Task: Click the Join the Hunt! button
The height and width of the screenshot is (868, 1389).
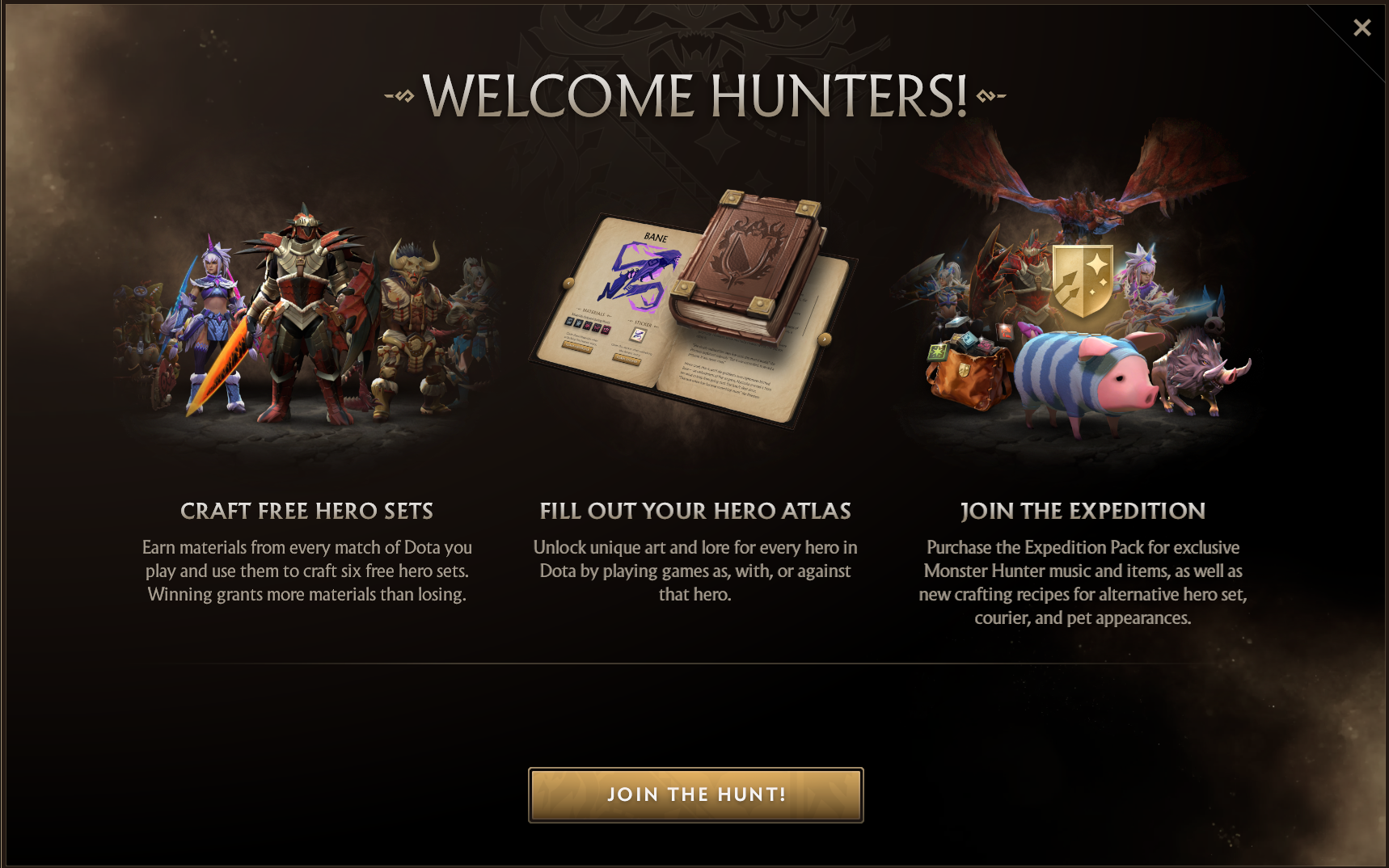Action: point(695,794)
